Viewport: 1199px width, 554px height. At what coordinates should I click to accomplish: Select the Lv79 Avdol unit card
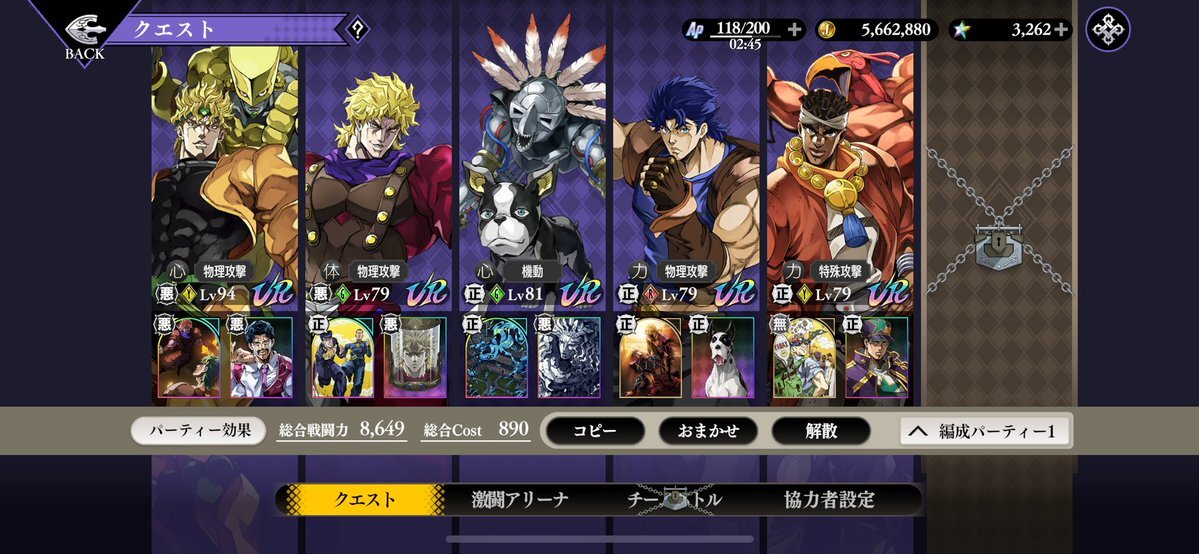tap(839, 180)
